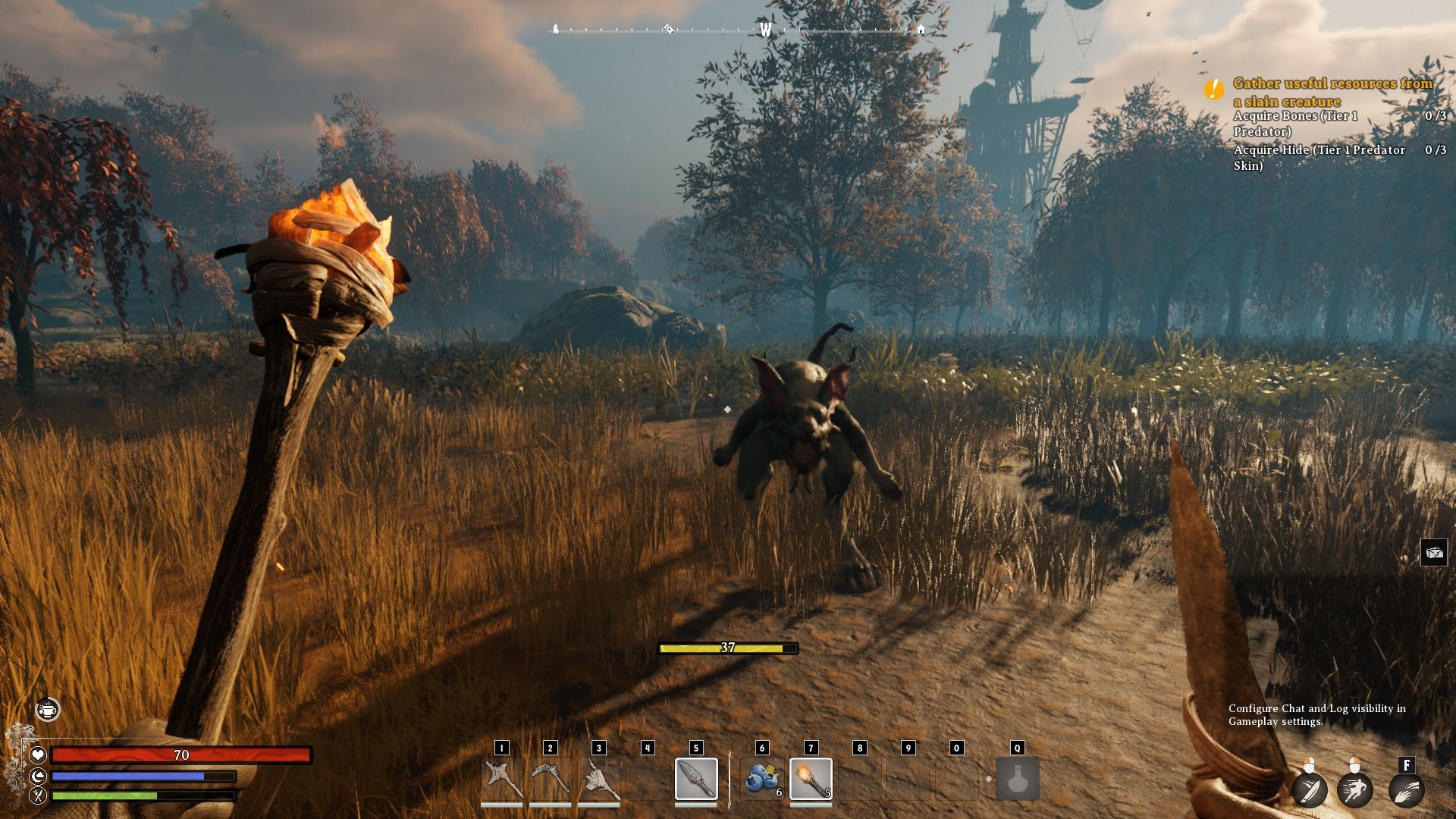The image size is (1456, 819).
Task: Activate the blade slash attack icon
Action: [1310, 789]
